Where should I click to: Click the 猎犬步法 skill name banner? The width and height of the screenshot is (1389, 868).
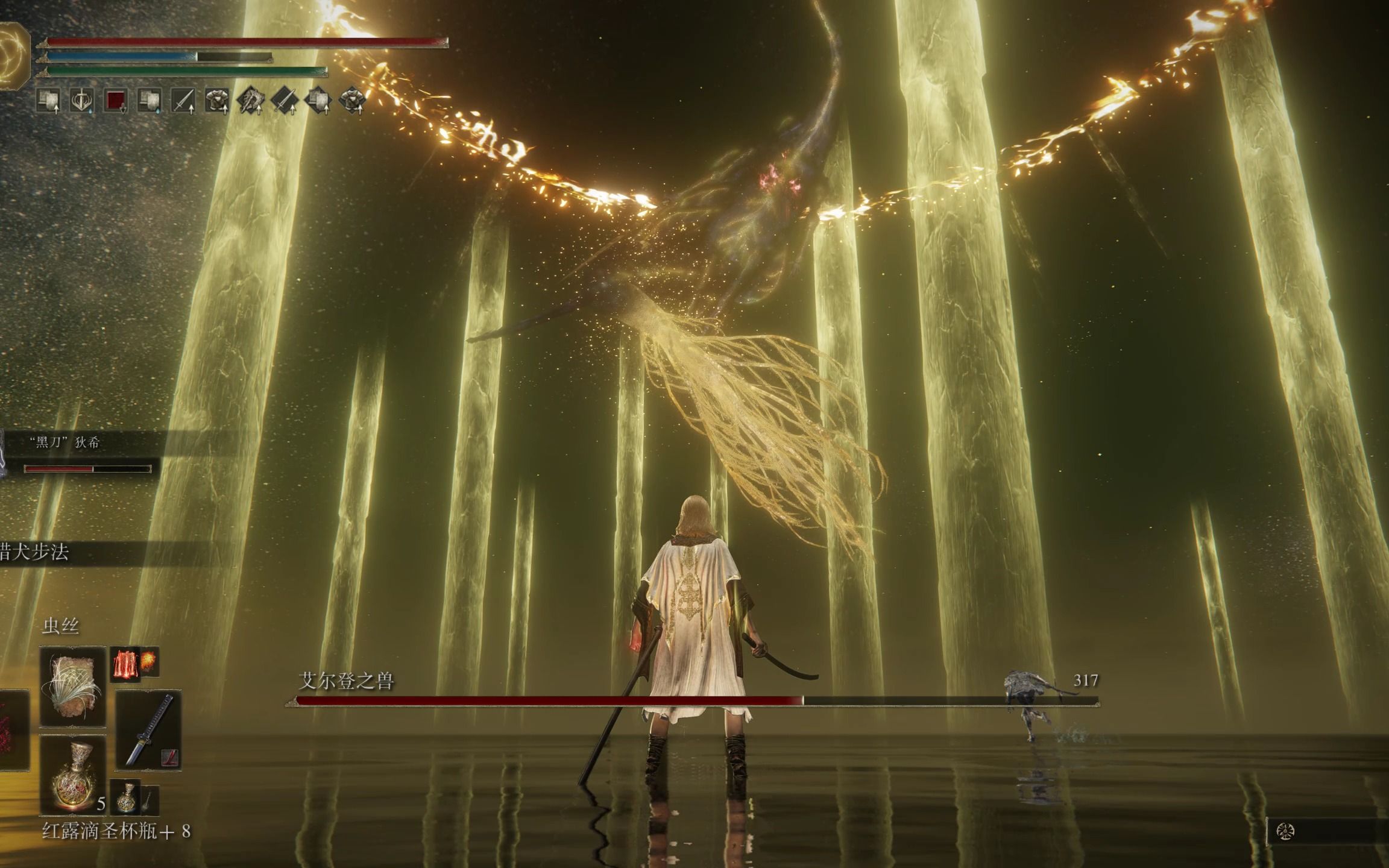click(36, 552)
